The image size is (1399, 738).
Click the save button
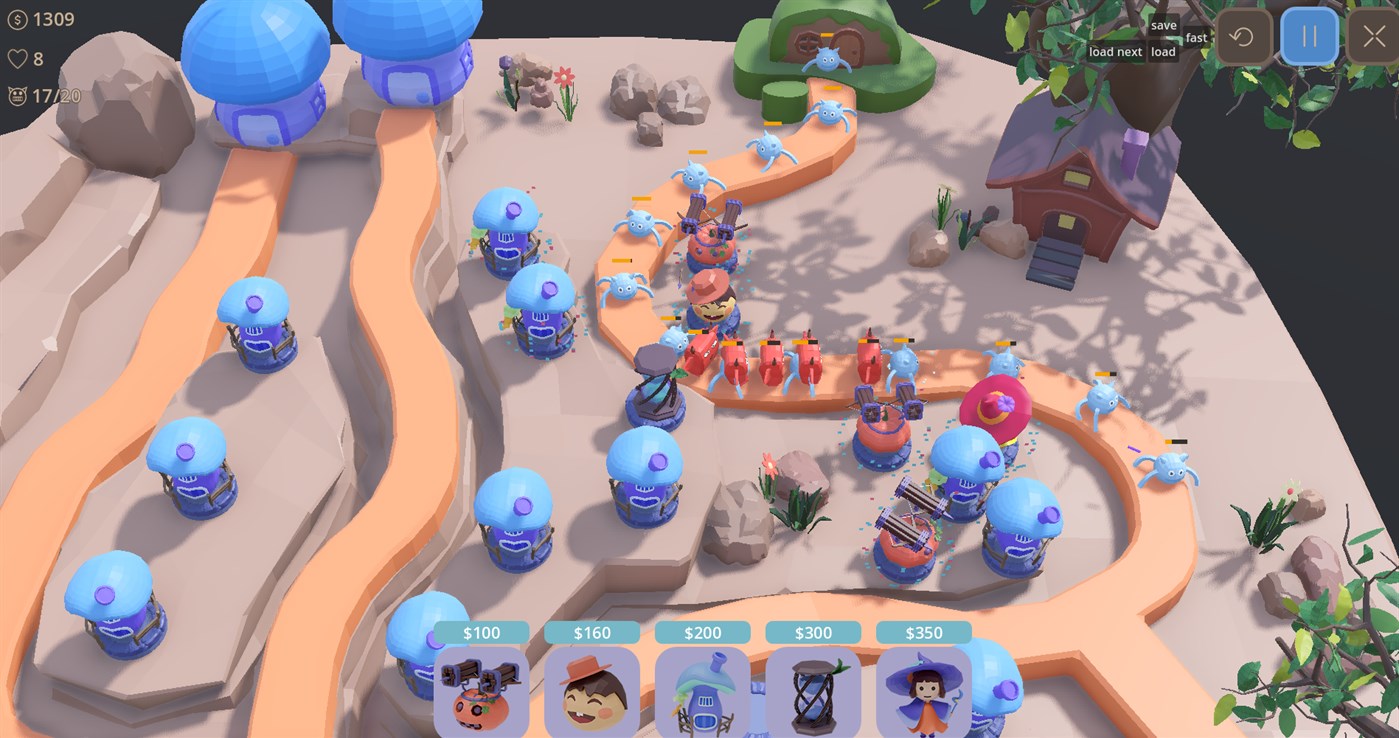[x=1163, y=23]
